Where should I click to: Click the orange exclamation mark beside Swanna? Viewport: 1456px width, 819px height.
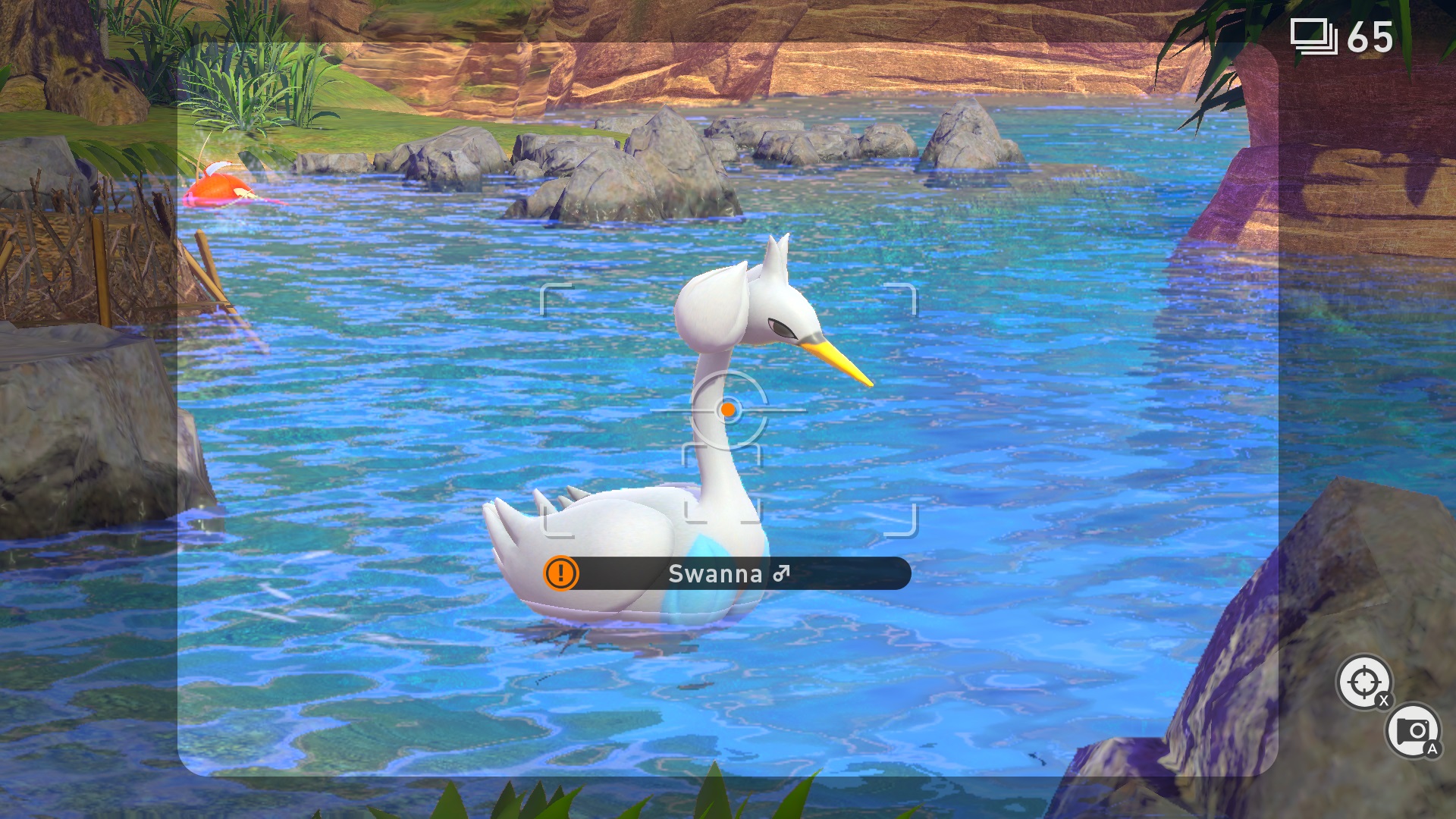(561, 573)
